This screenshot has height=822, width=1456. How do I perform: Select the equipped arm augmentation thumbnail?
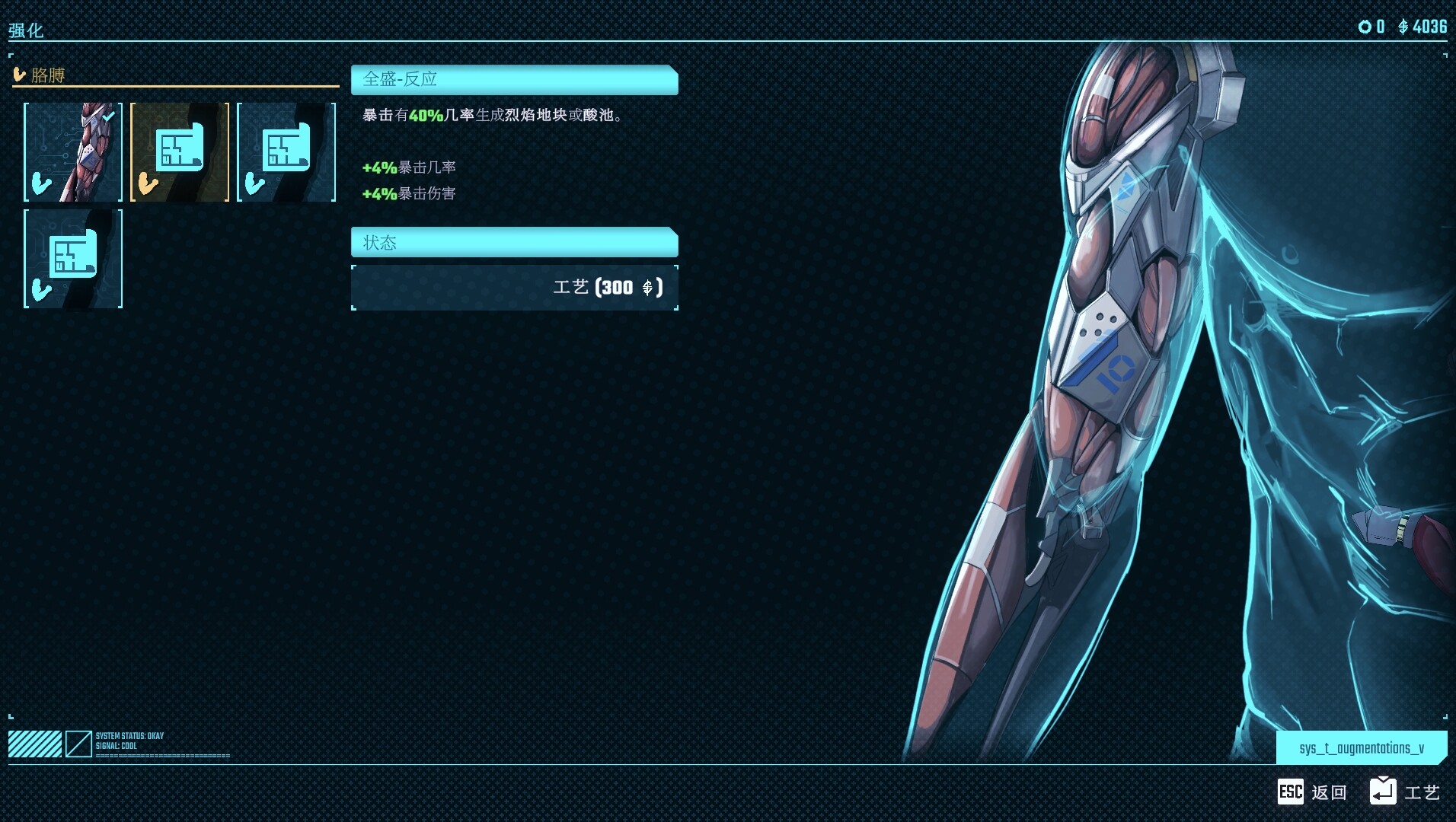72,151
